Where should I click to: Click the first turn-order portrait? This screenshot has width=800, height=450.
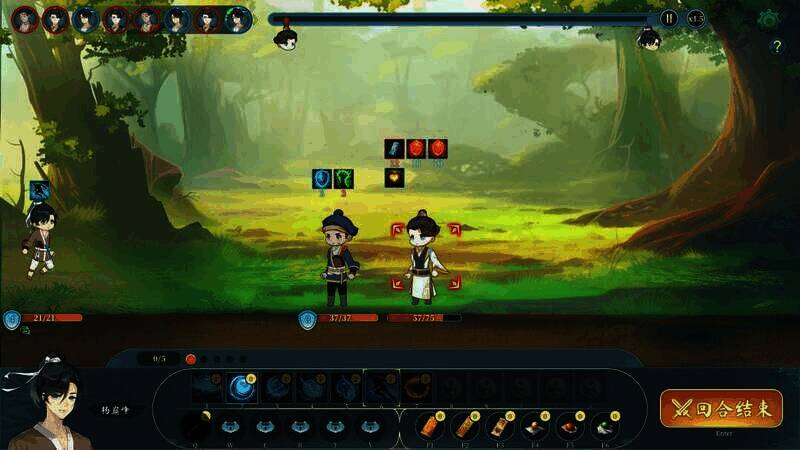click(25, 19)
